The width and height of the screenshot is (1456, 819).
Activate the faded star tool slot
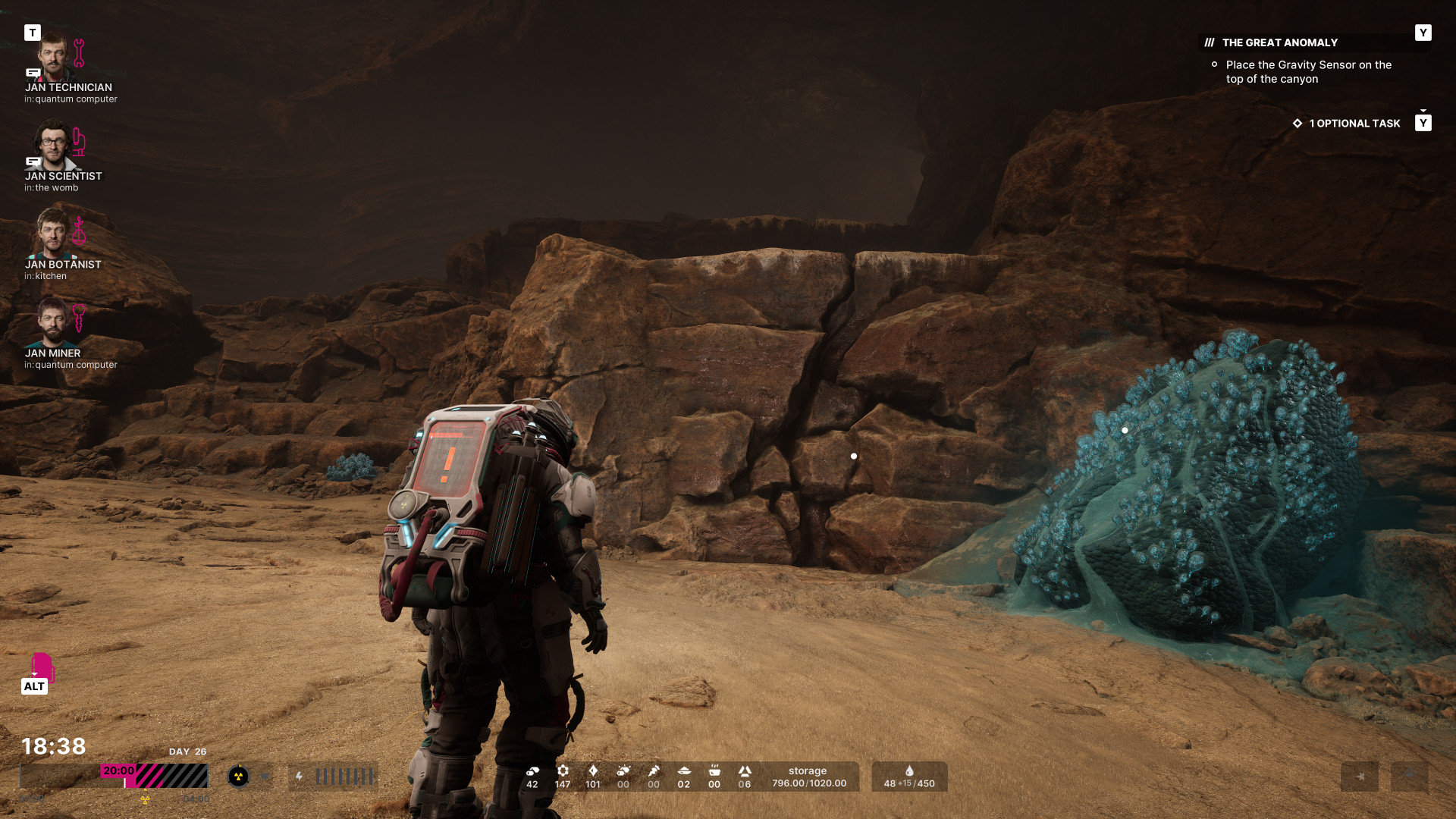[1360, 777]
